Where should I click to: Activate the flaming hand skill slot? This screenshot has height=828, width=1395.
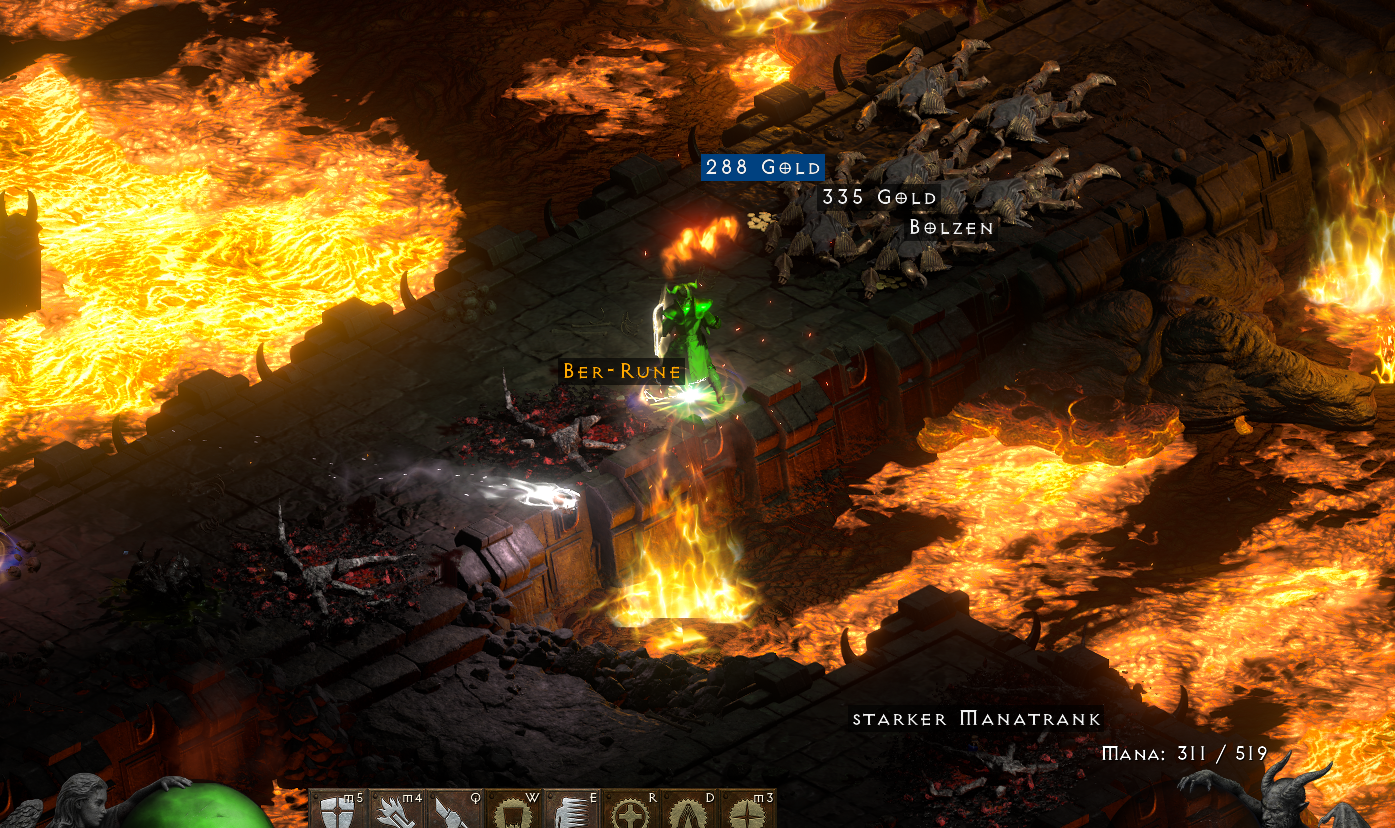click(396, 811)
